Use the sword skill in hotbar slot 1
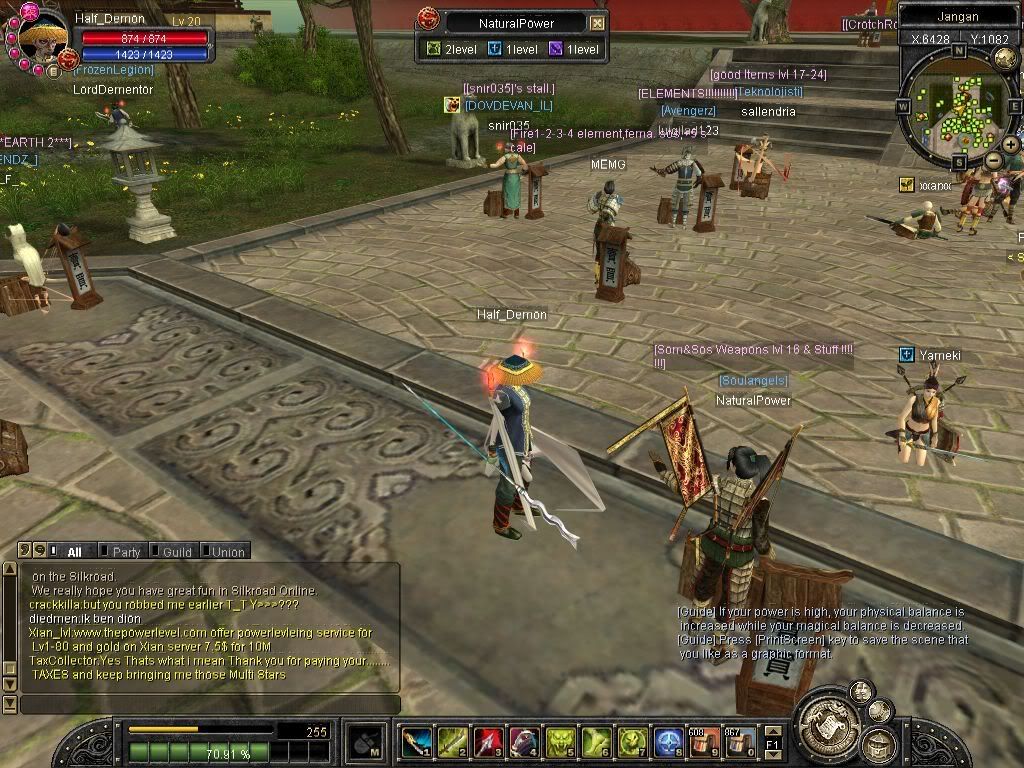Viewport: 1024px width, 768px height. [415, 742]
